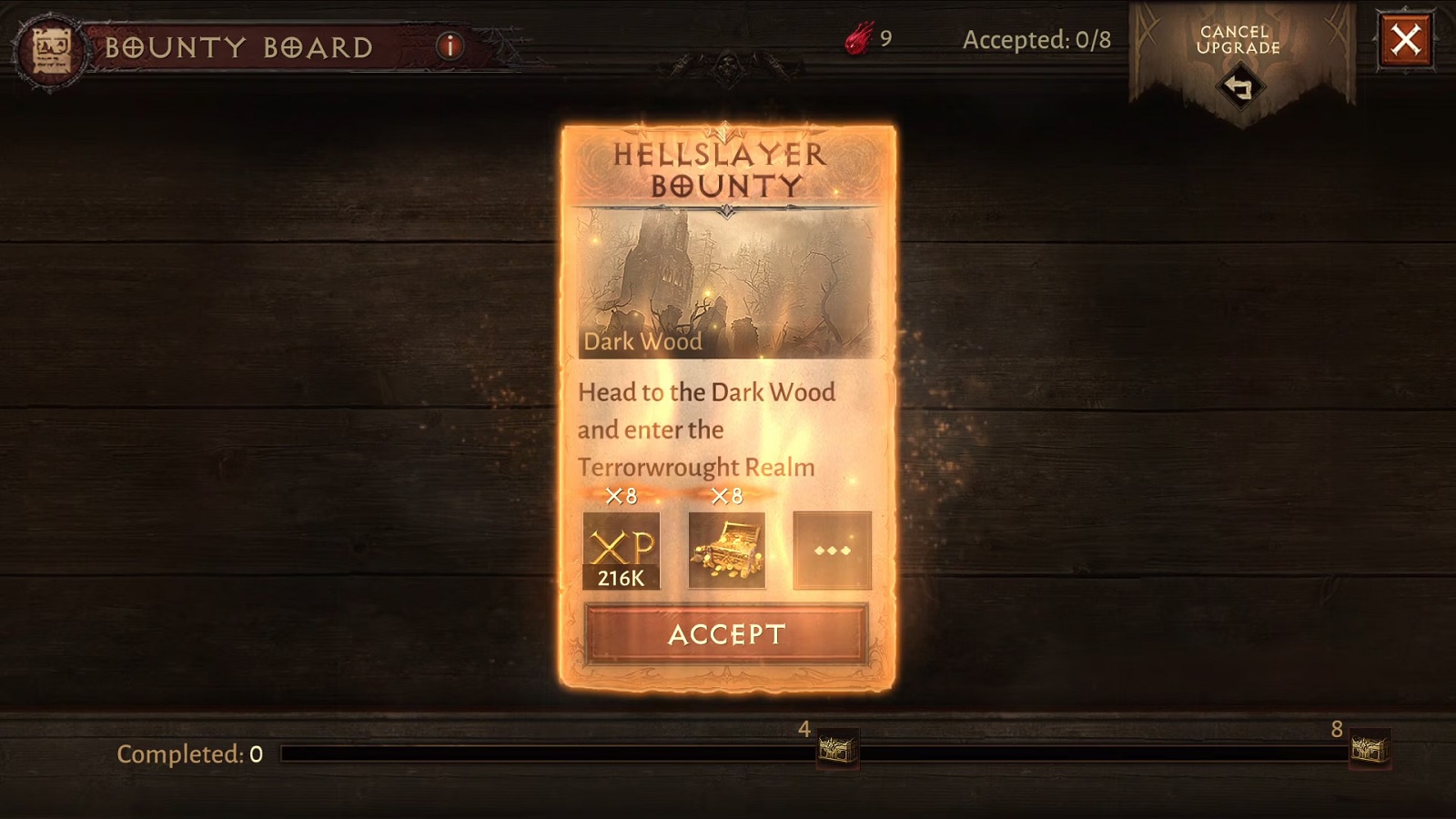This screenshot has width=1456, height=819.
Task: Click the Accepted 0/8 counter
Action: (1038, 40)
